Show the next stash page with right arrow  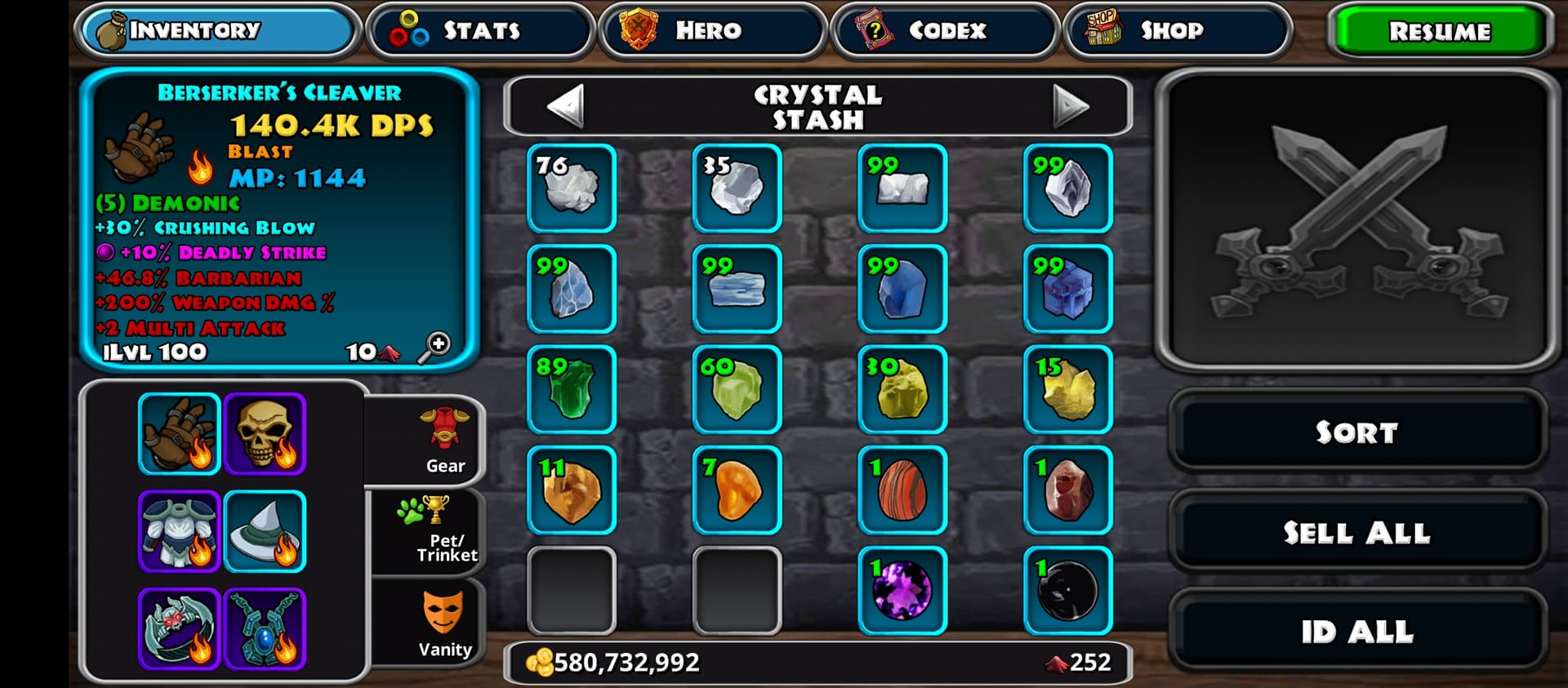pyautogui.click(x=1070, y=106)
